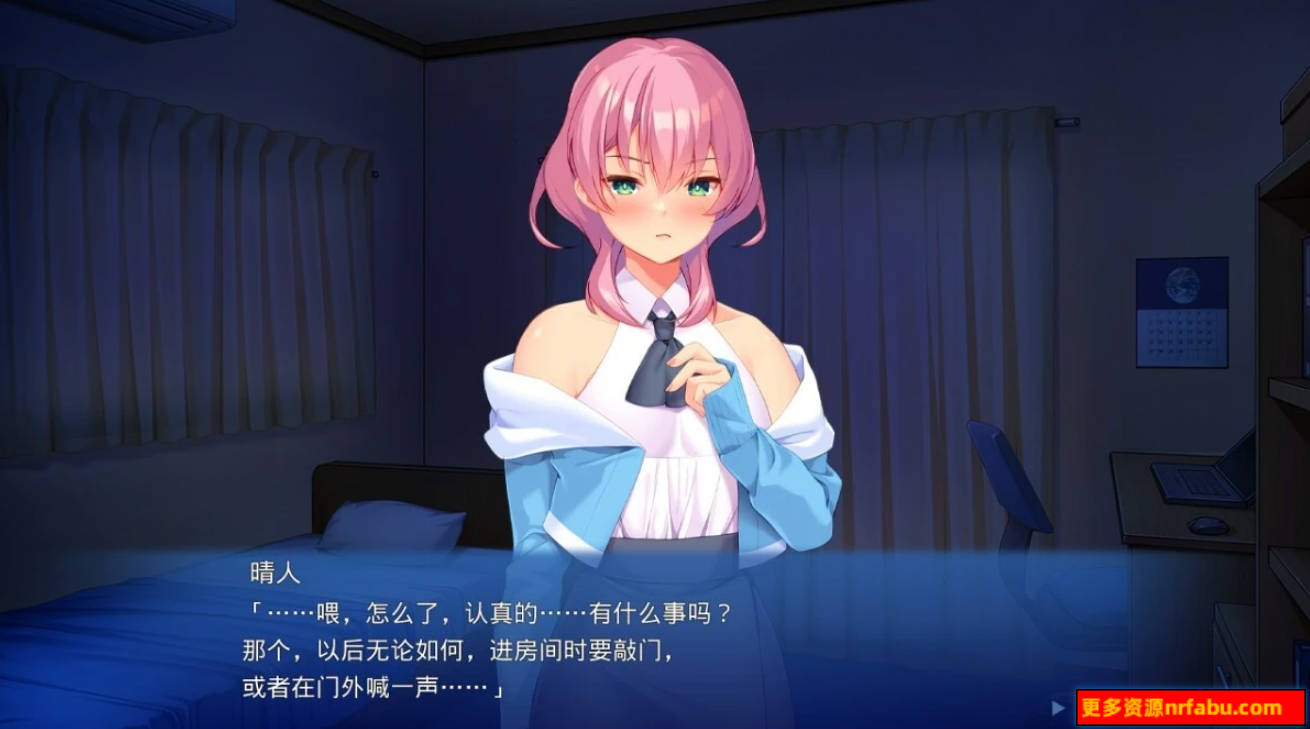Click the advance triangle to continue dialogue

coord(1060,705)
